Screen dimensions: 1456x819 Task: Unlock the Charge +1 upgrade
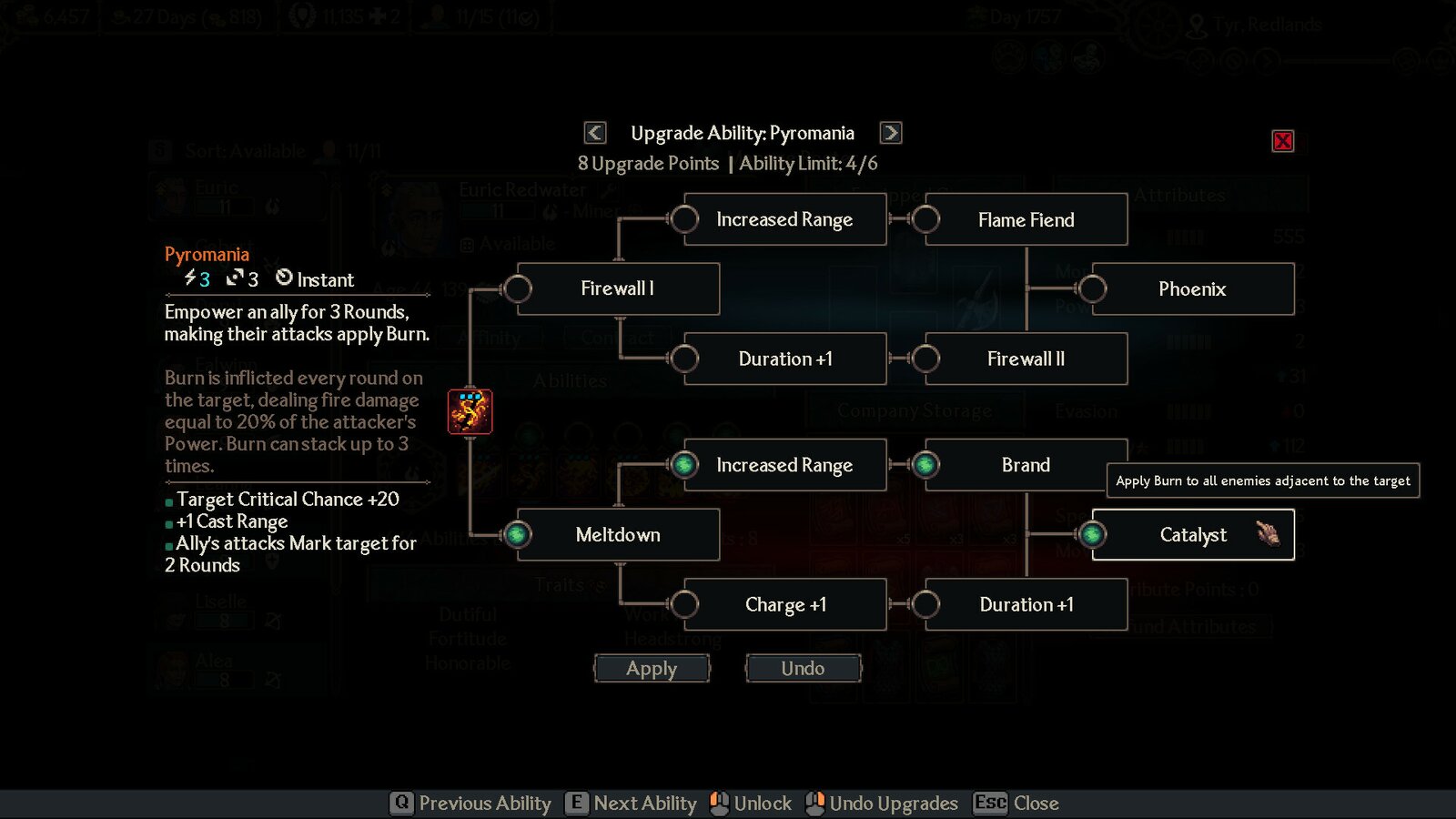[785, 605]
